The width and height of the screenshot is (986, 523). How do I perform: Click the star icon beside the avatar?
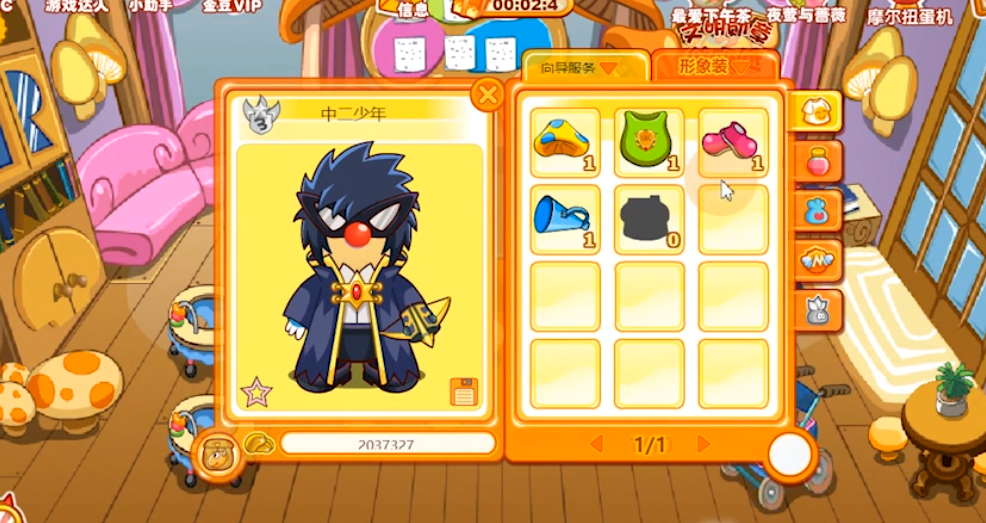click(x=255, y=391)
